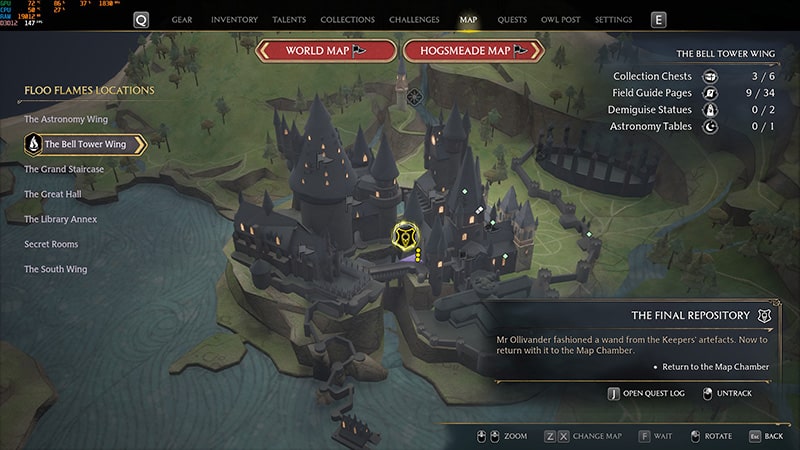The width and height of the screenshot is (800, 450).
Task: Switch to the Gear tab
Action: [x=182, y=19]
